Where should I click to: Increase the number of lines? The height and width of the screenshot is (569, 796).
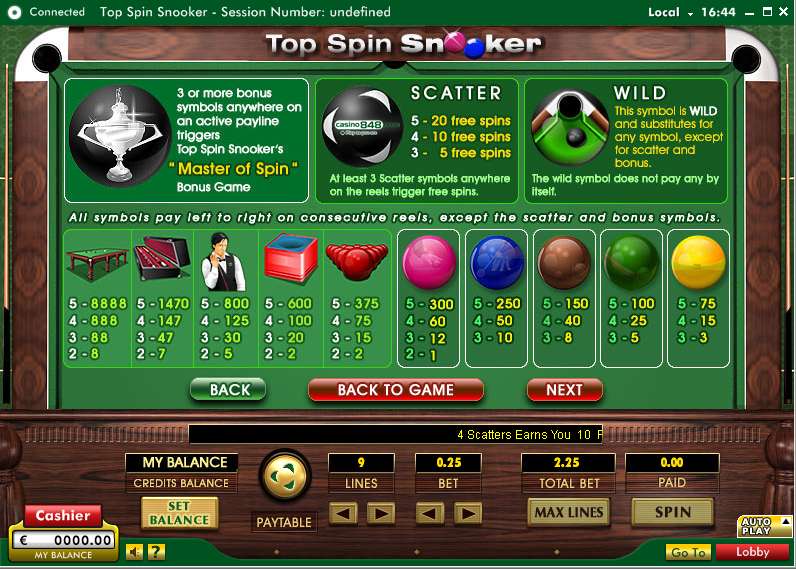[380, 514]
